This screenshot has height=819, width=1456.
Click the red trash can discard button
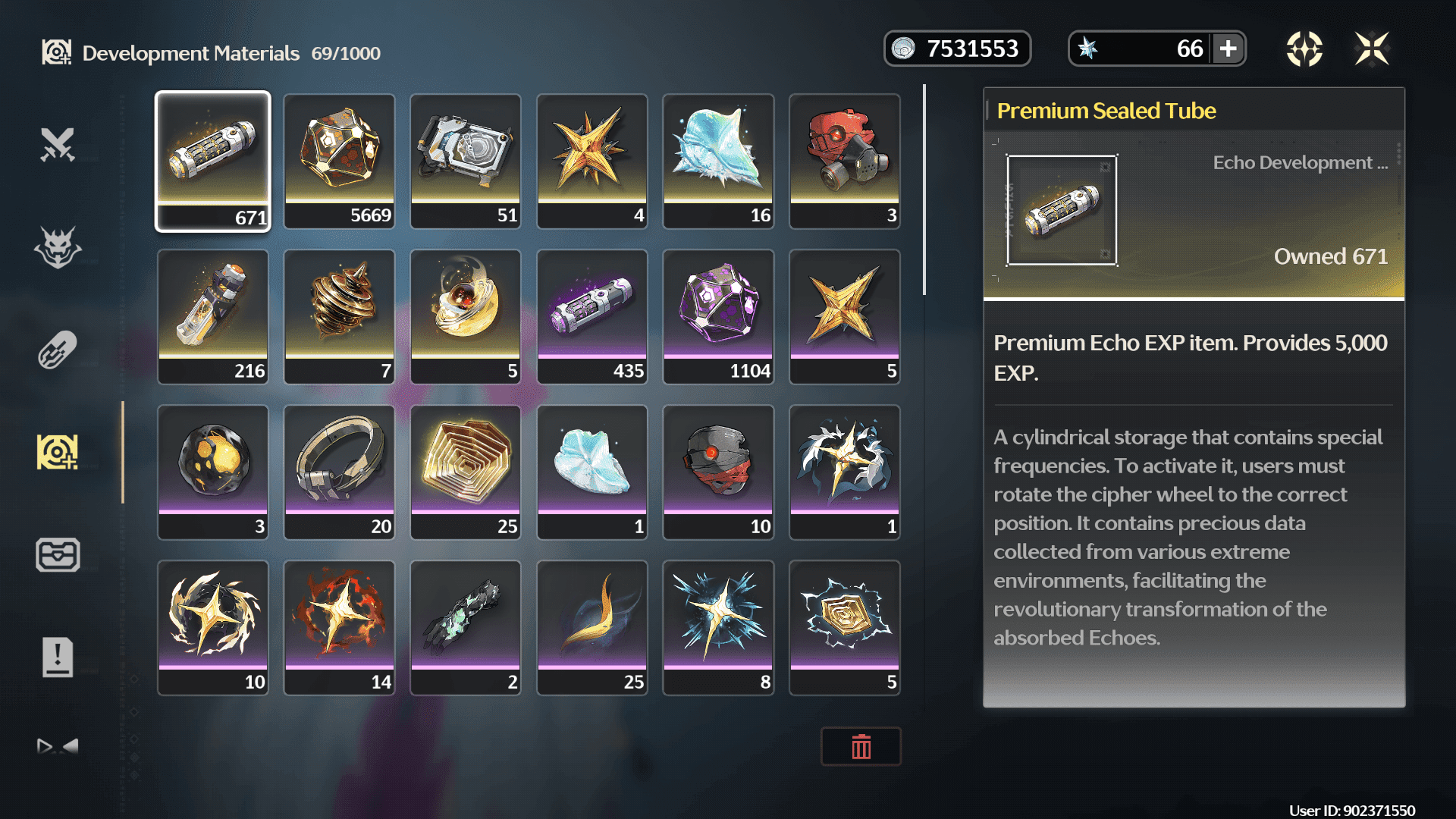(861, 747)
